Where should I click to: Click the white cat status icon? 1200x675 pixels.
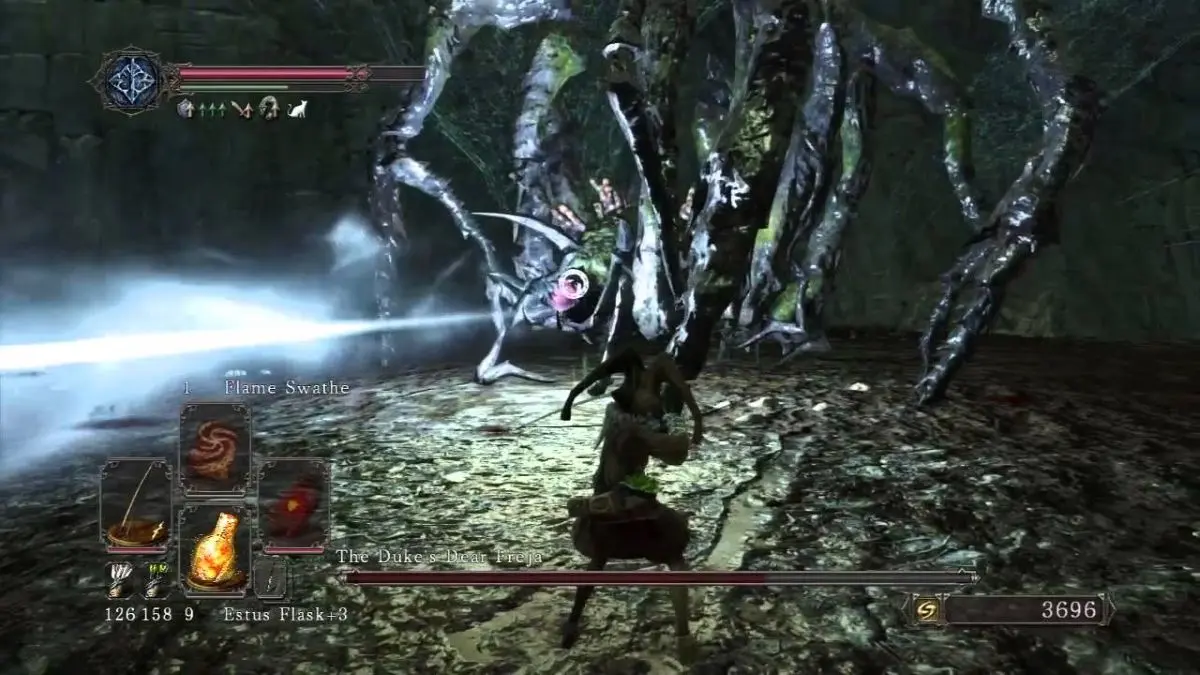pyautogui.click(x=297, y=109)
